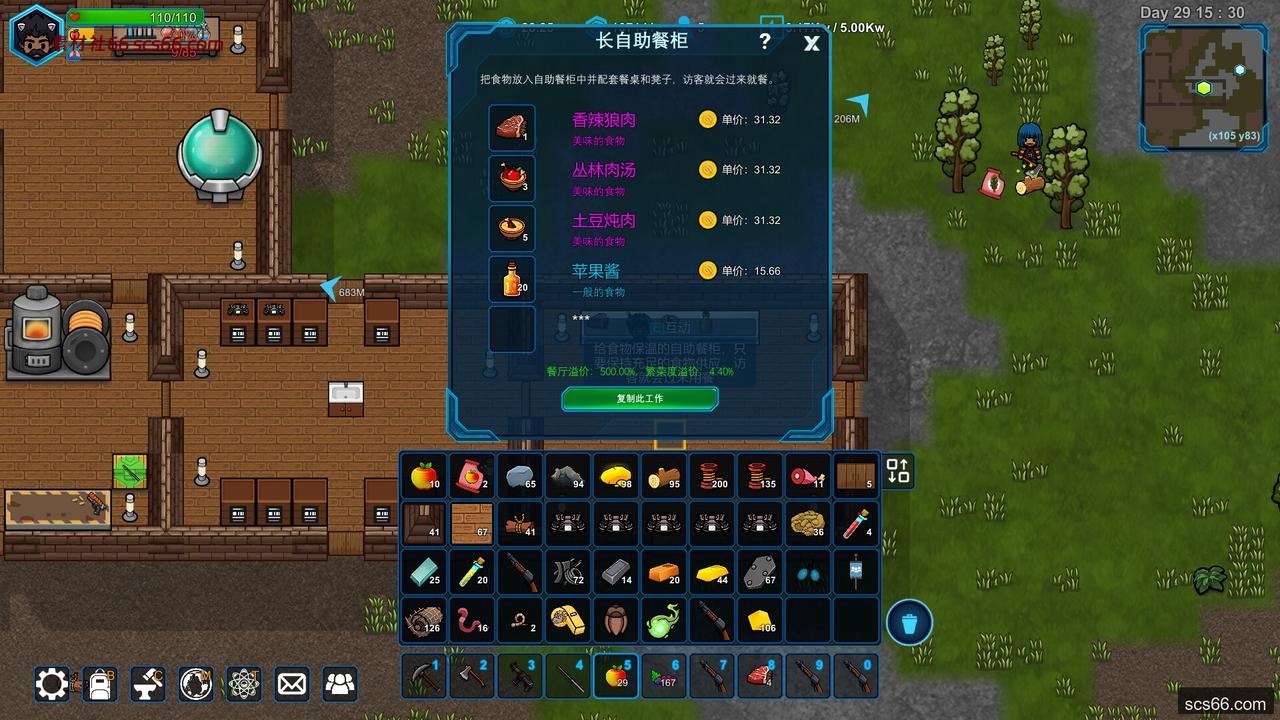
Task: Click the trash can icon beside the inventory
Action: click(909, 622)
